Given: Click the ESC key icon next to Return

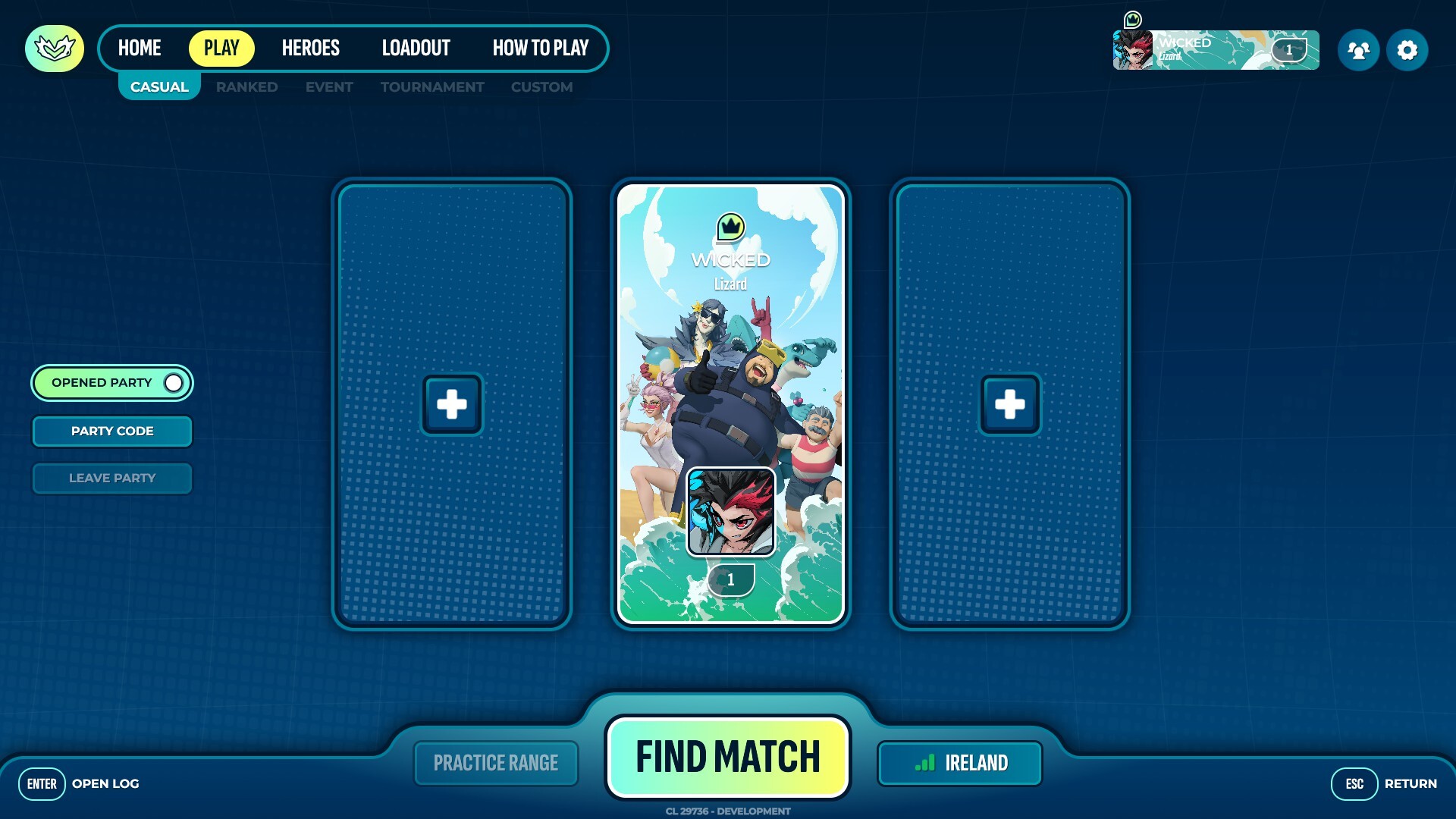Looking at the screenshot, I should [1355, 783].
